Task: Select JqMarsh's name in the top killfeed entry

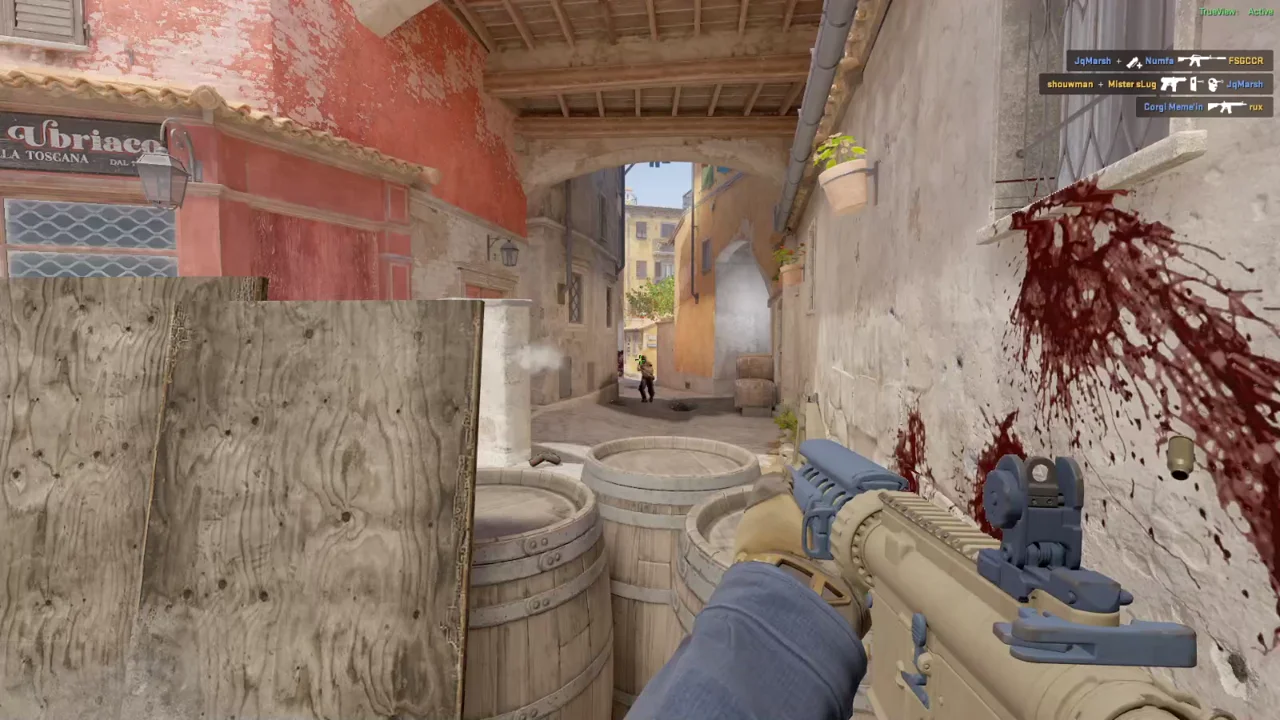Action: 1093,61
